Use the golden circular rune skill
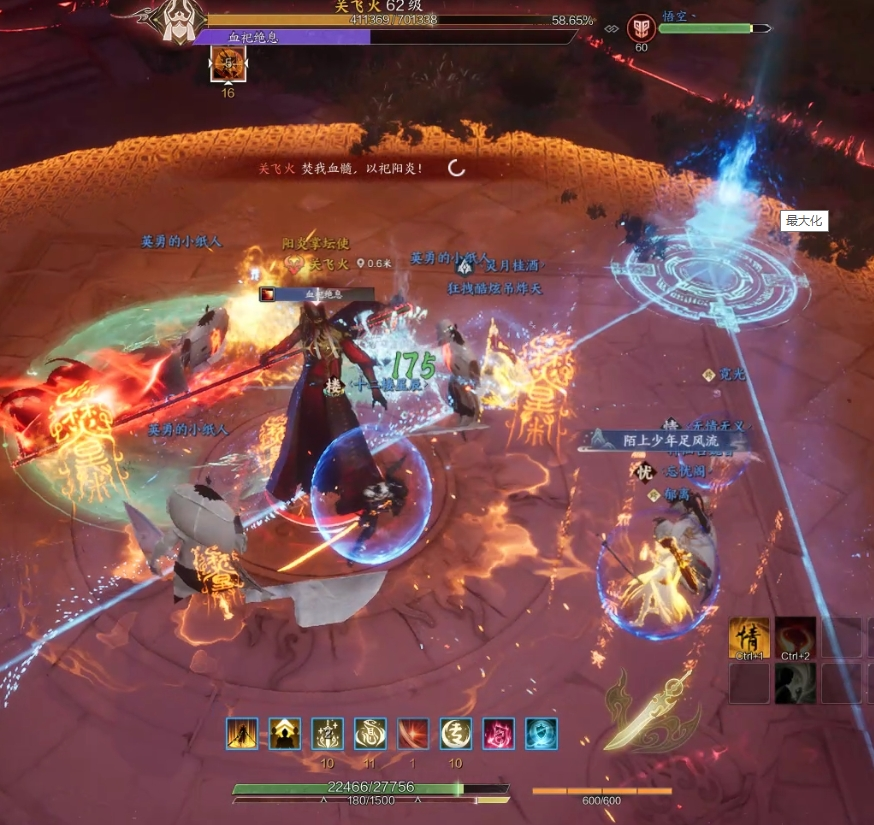Image resolution: width=874 pixels, height=825 pixels. pyautogui.click(x=456, y=734)
